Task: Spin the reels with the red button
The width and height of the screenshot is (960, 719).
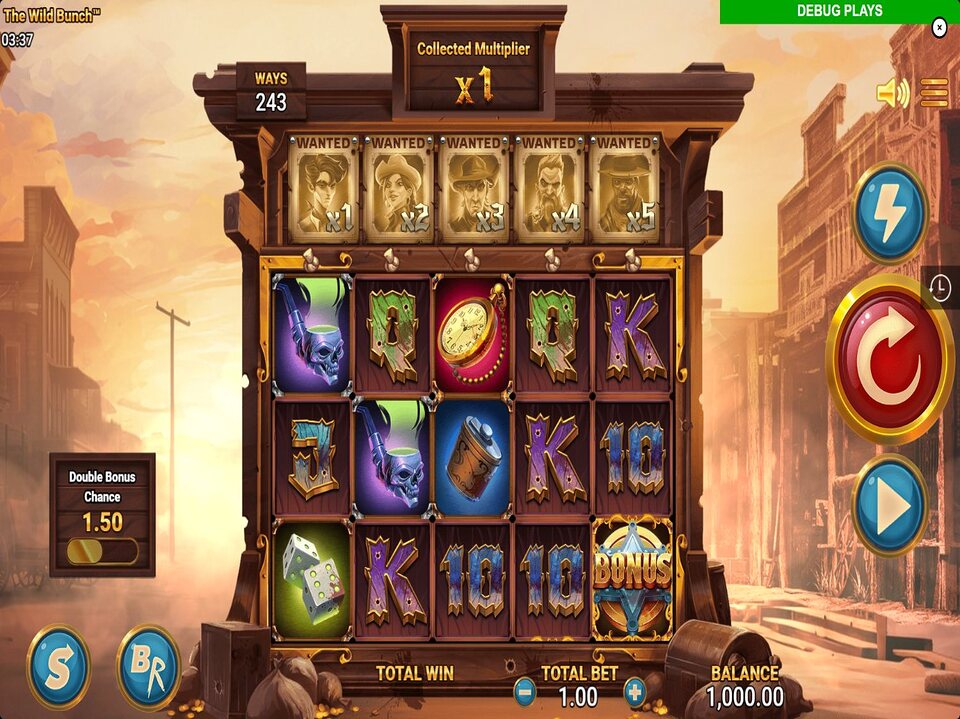Action: [889, 358]
